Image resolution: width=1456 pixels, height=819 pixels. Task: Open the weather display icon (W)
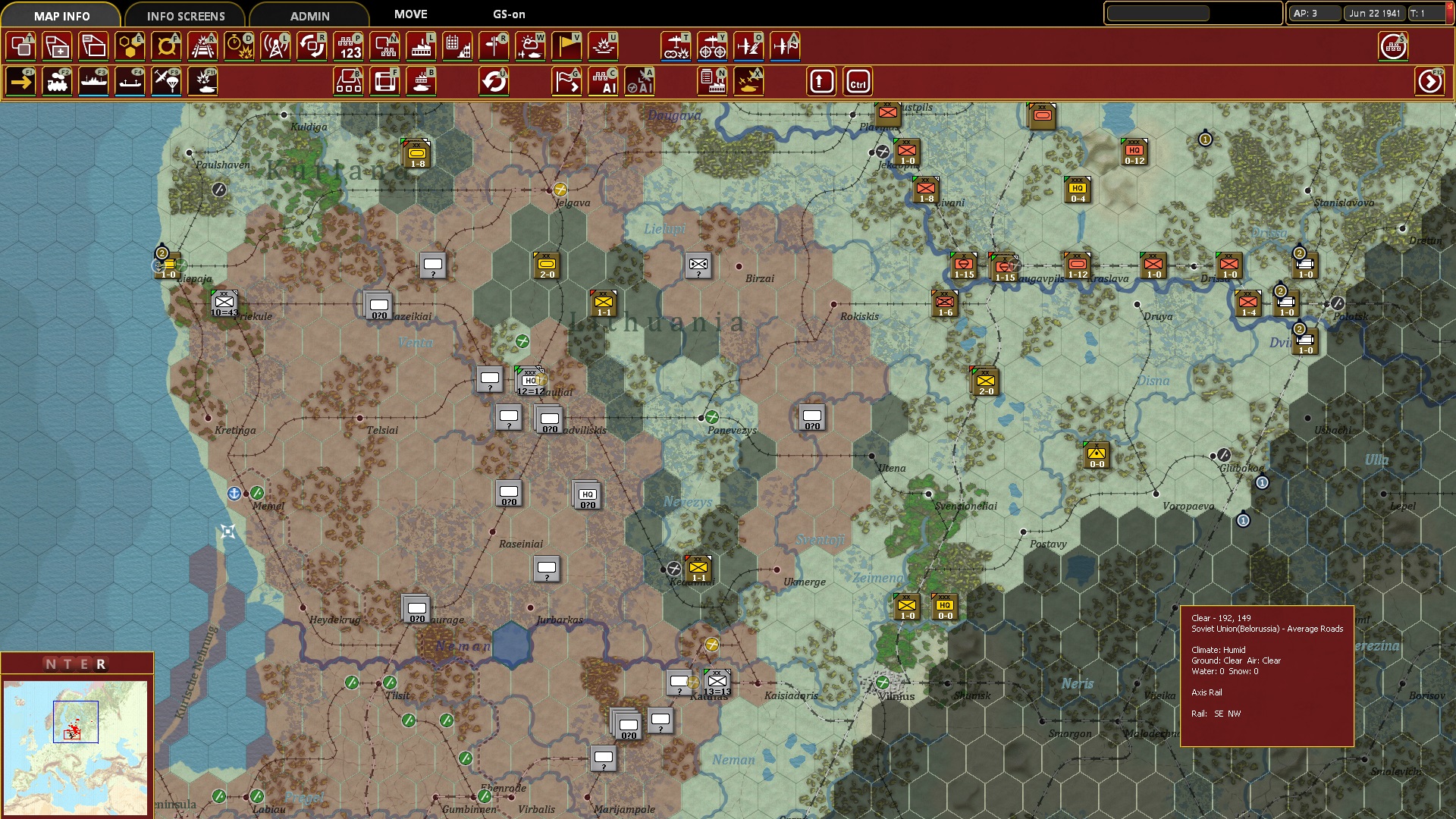530,45
